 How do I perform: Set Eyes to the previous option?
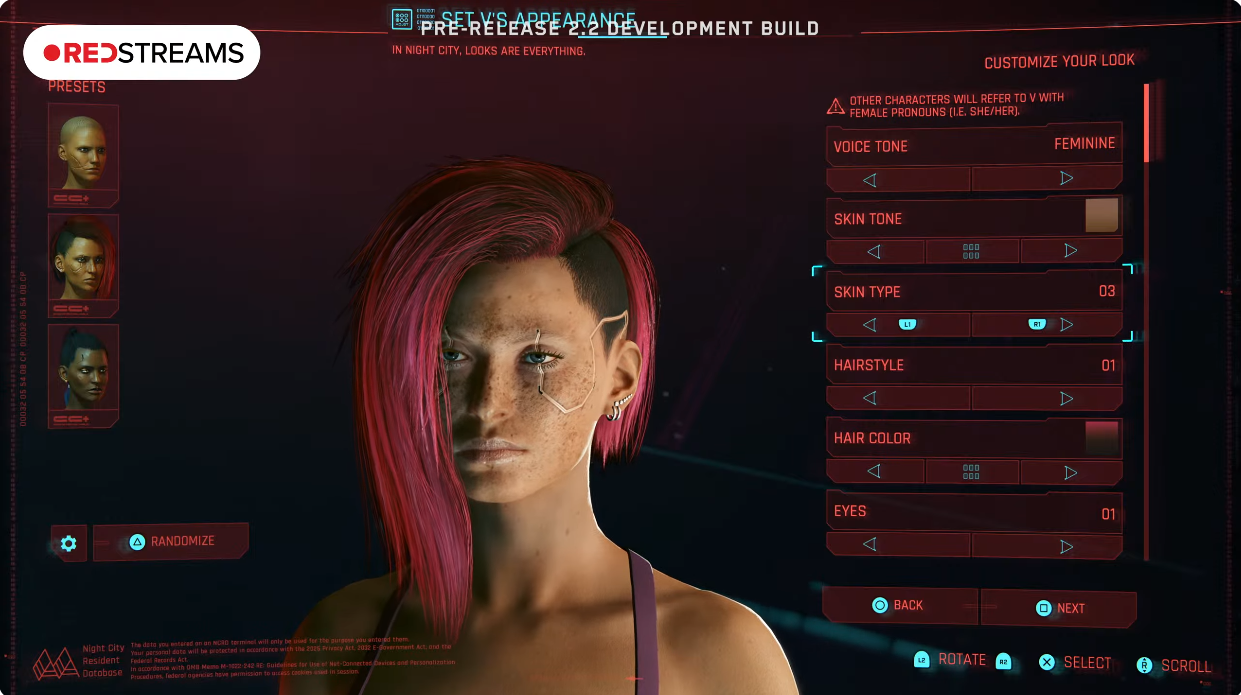coord(898,545)
